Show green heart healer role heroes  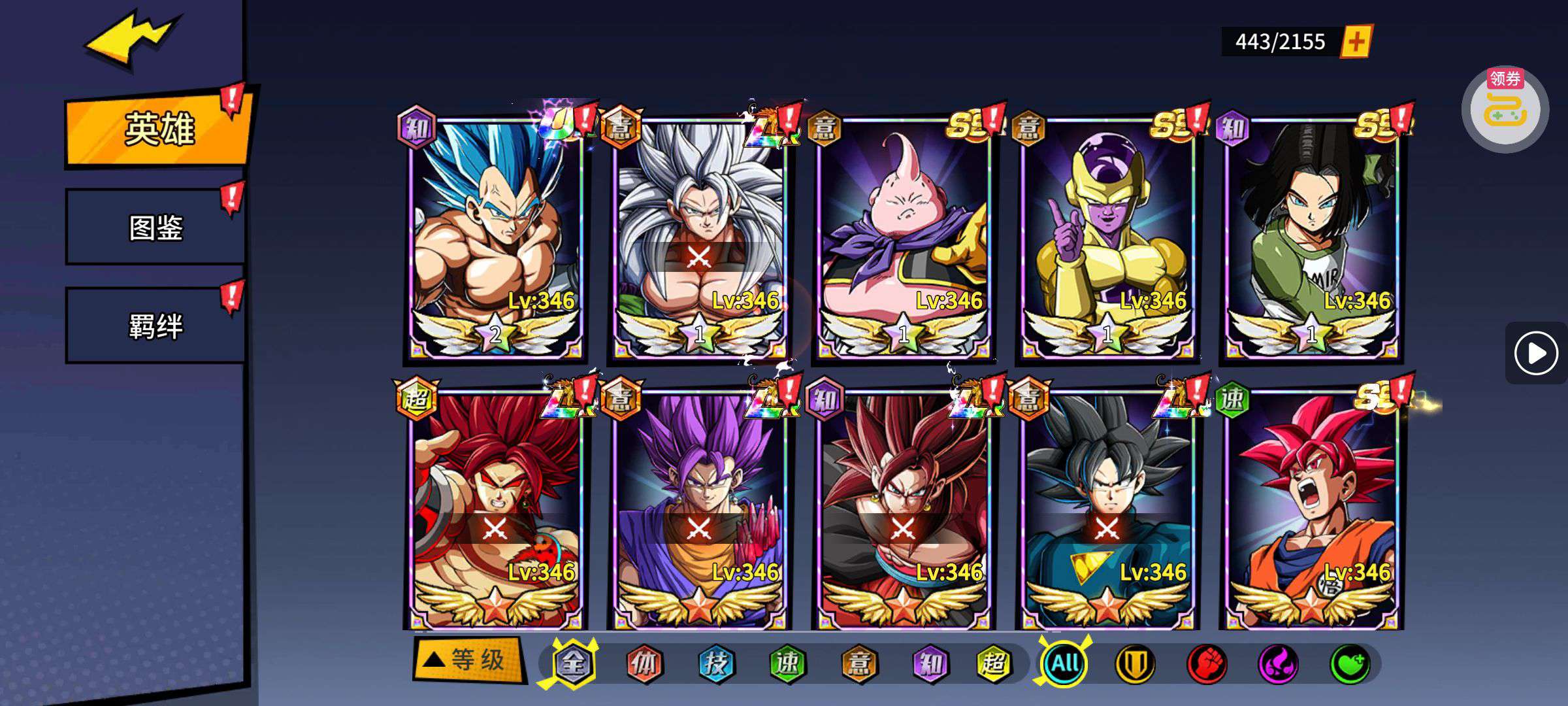click(x=1350, y=664)
